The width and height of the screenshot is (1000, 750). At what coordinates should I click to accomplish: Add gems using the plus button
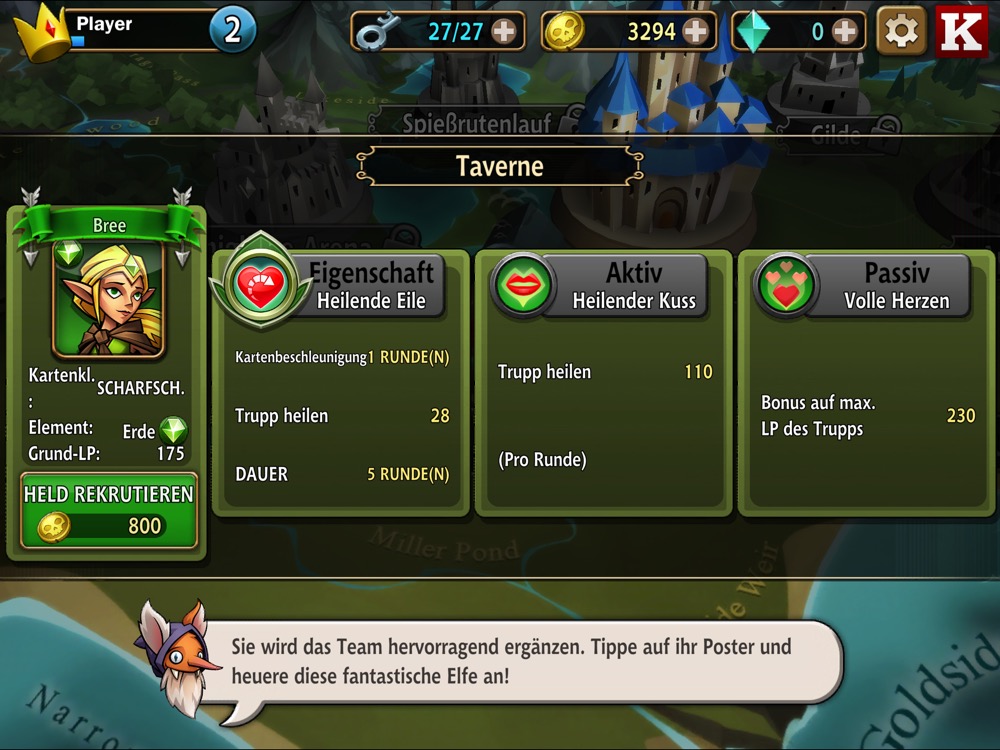point(845,32)
